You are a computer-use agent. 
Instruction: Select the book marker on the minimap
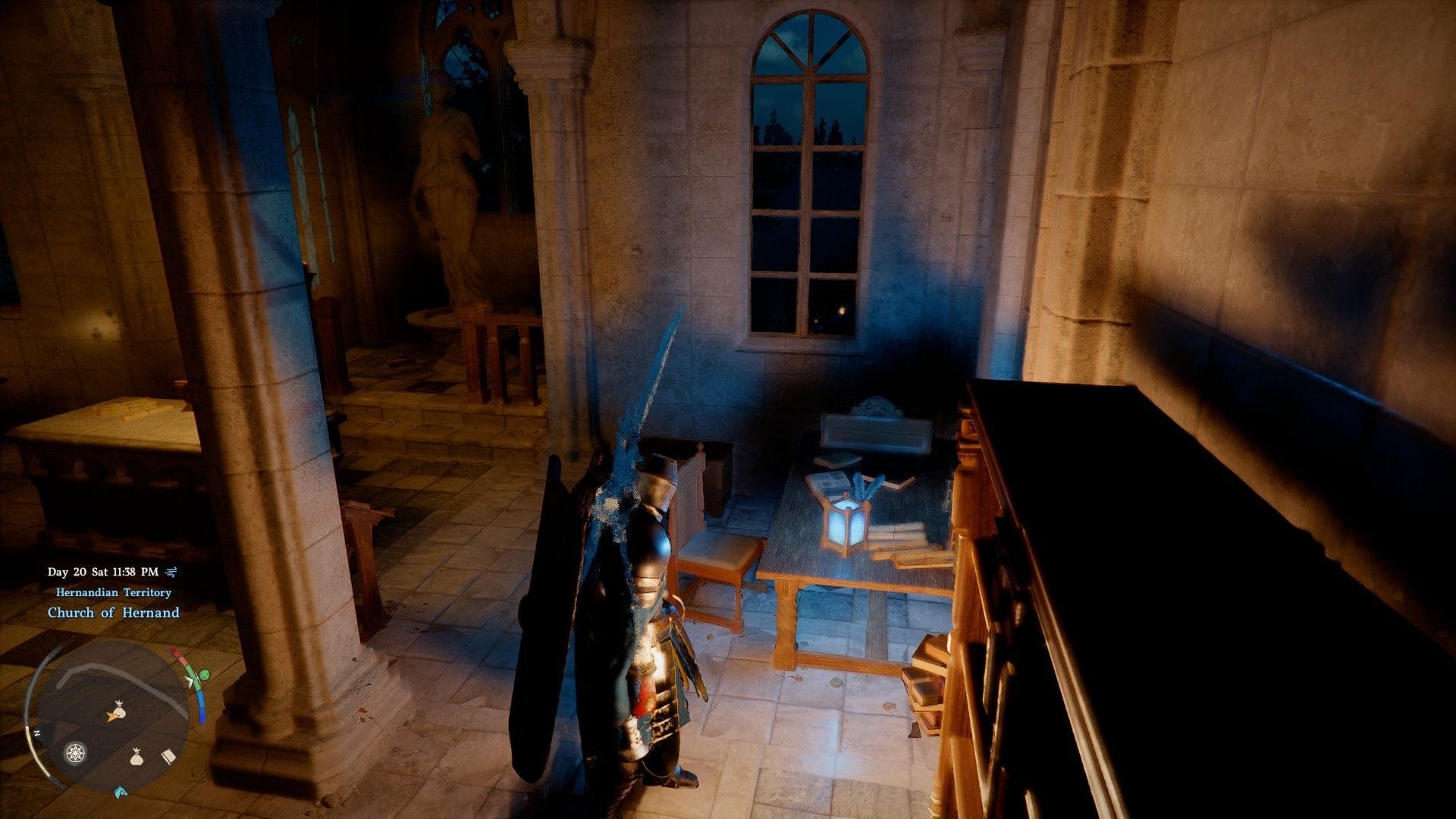168,757
